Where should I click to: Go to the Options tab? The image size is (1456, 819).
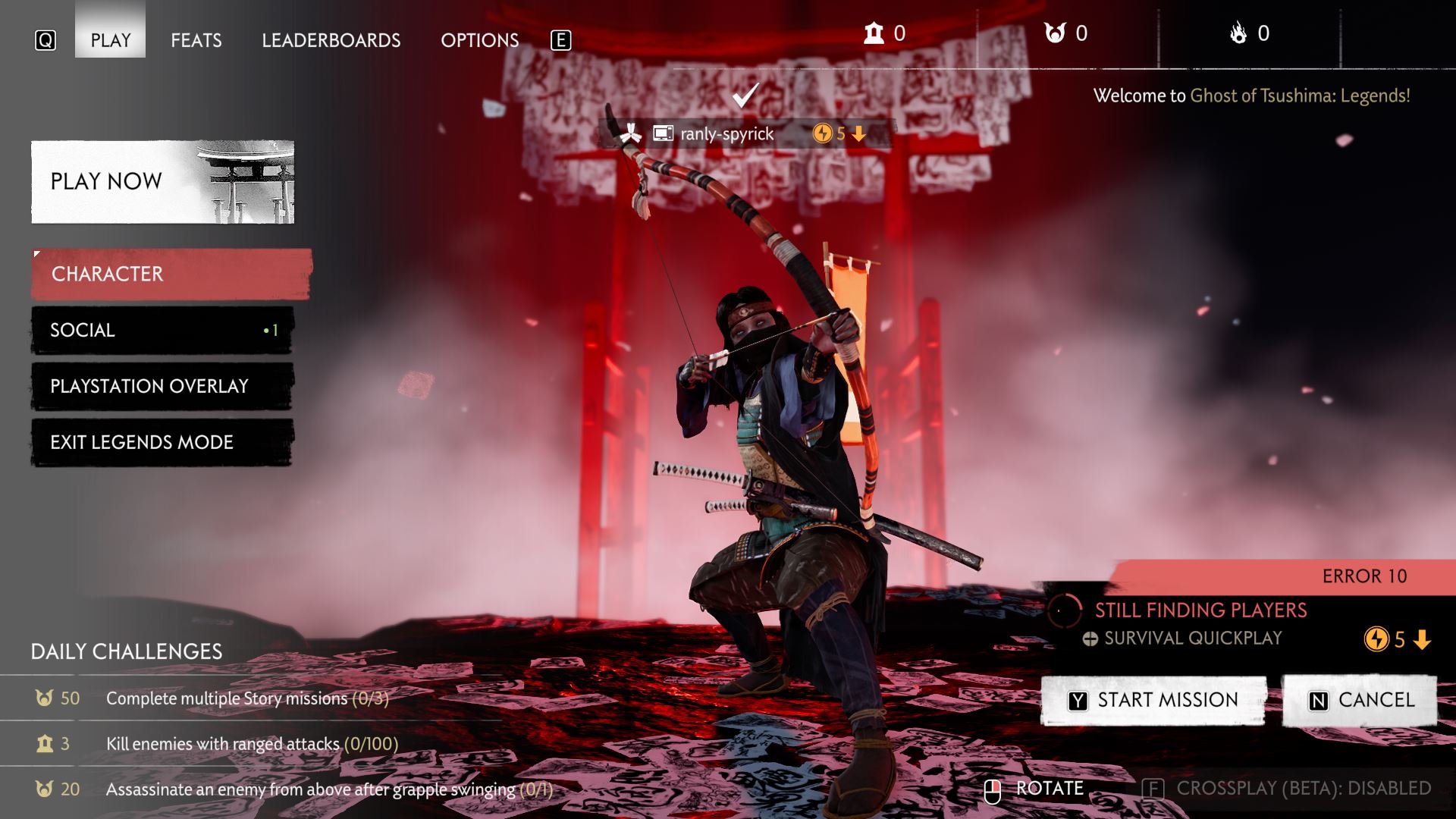[x=479, y=40]
